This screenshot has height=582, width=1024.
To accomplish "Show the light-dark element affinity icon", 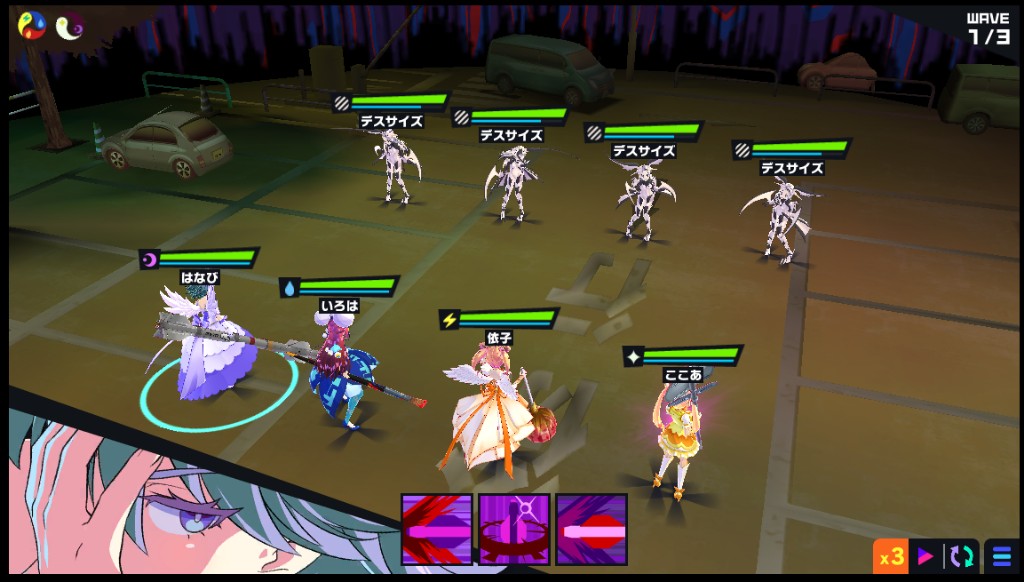I will click(x=69, y=27).
